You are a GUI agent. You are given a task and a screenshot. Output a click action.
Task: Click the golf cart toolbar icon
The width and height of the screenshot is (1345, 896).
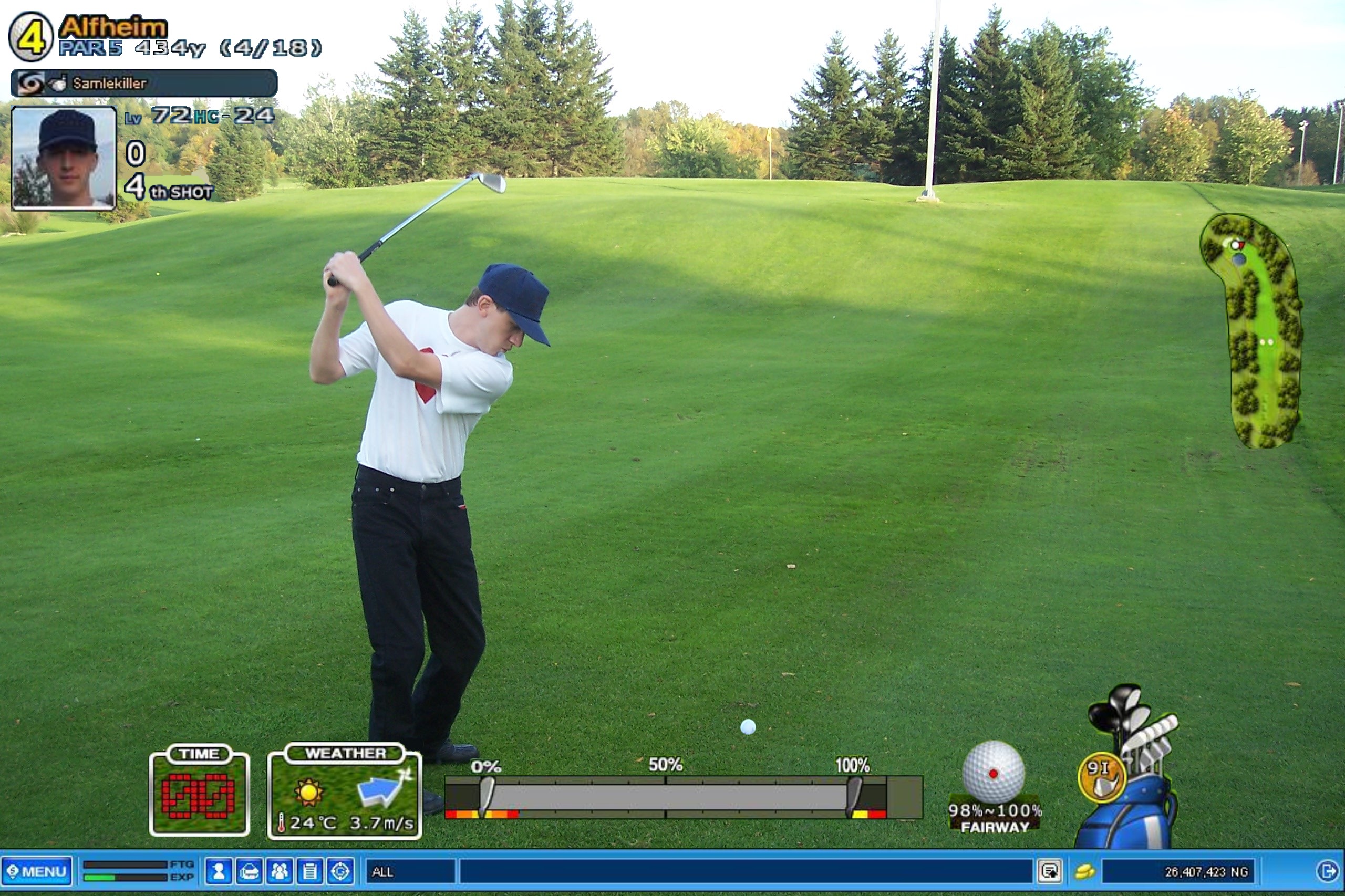tap(249, 871)
